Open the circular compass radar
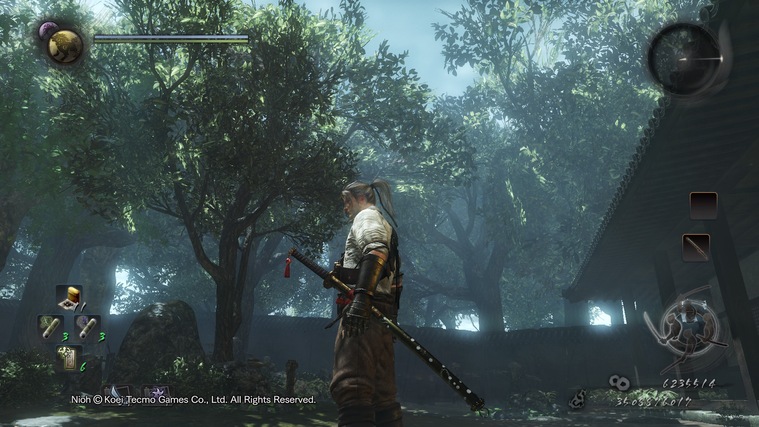 pyautogui.click(x=684, y=58)
